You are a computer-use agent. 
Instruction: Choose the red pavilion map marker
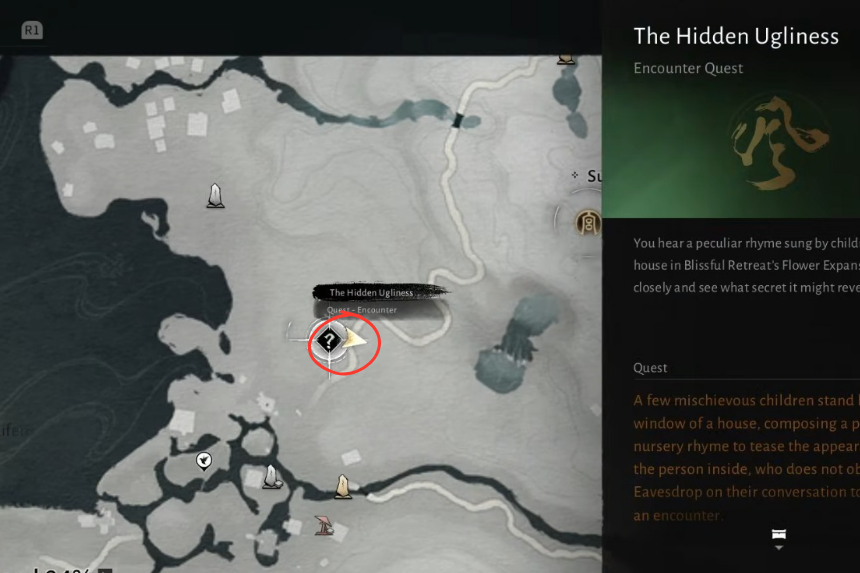(x=324, y=524)
